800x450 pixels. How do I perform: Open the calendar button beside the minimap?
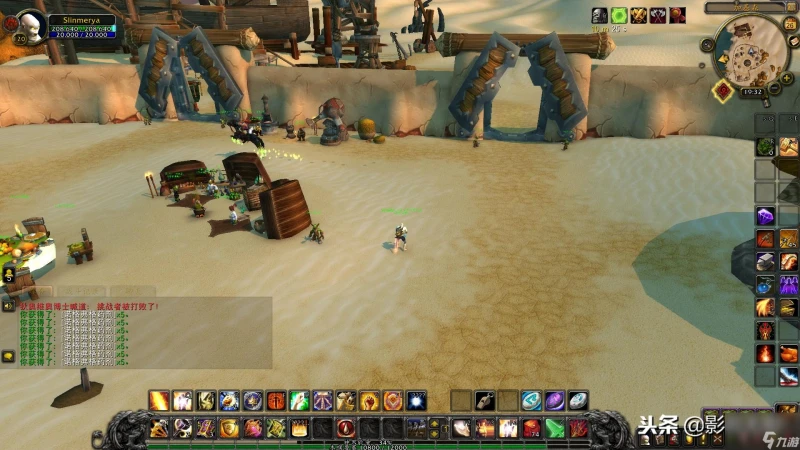pos(788,26)
